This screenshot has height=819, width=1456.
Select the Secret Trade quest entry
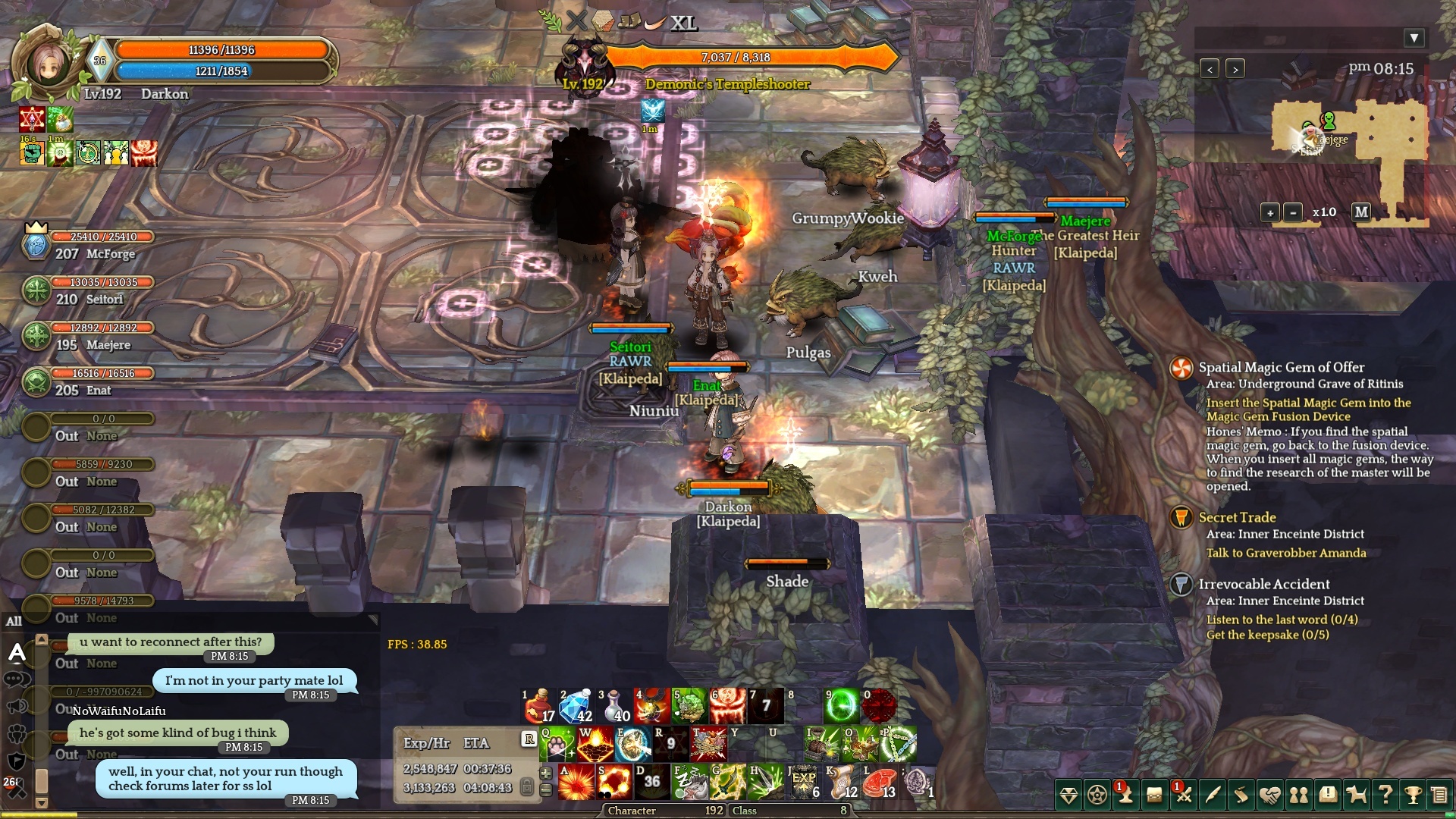(1237, 517)
